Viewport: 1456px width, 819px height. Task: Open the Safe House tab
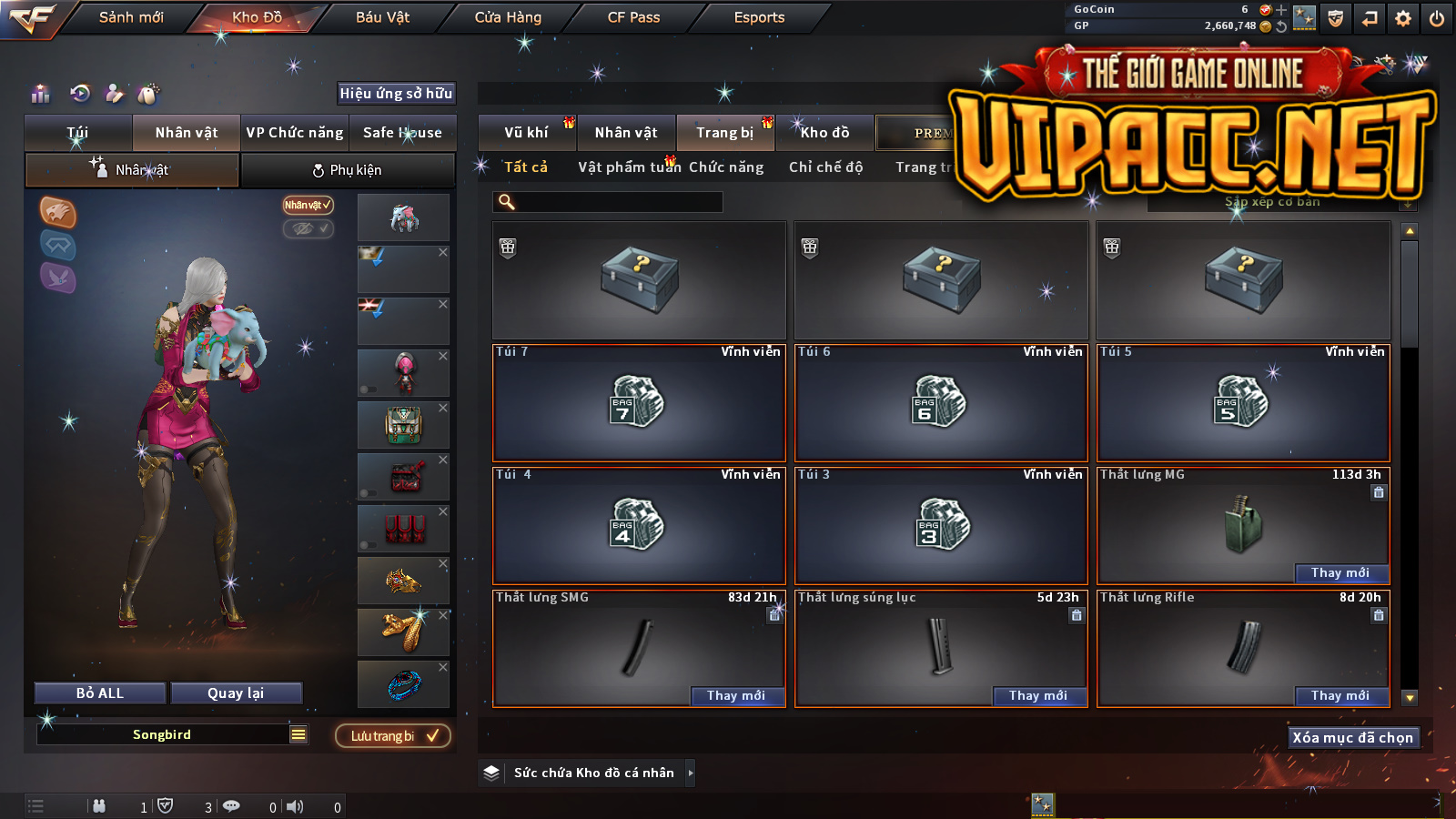402,133
